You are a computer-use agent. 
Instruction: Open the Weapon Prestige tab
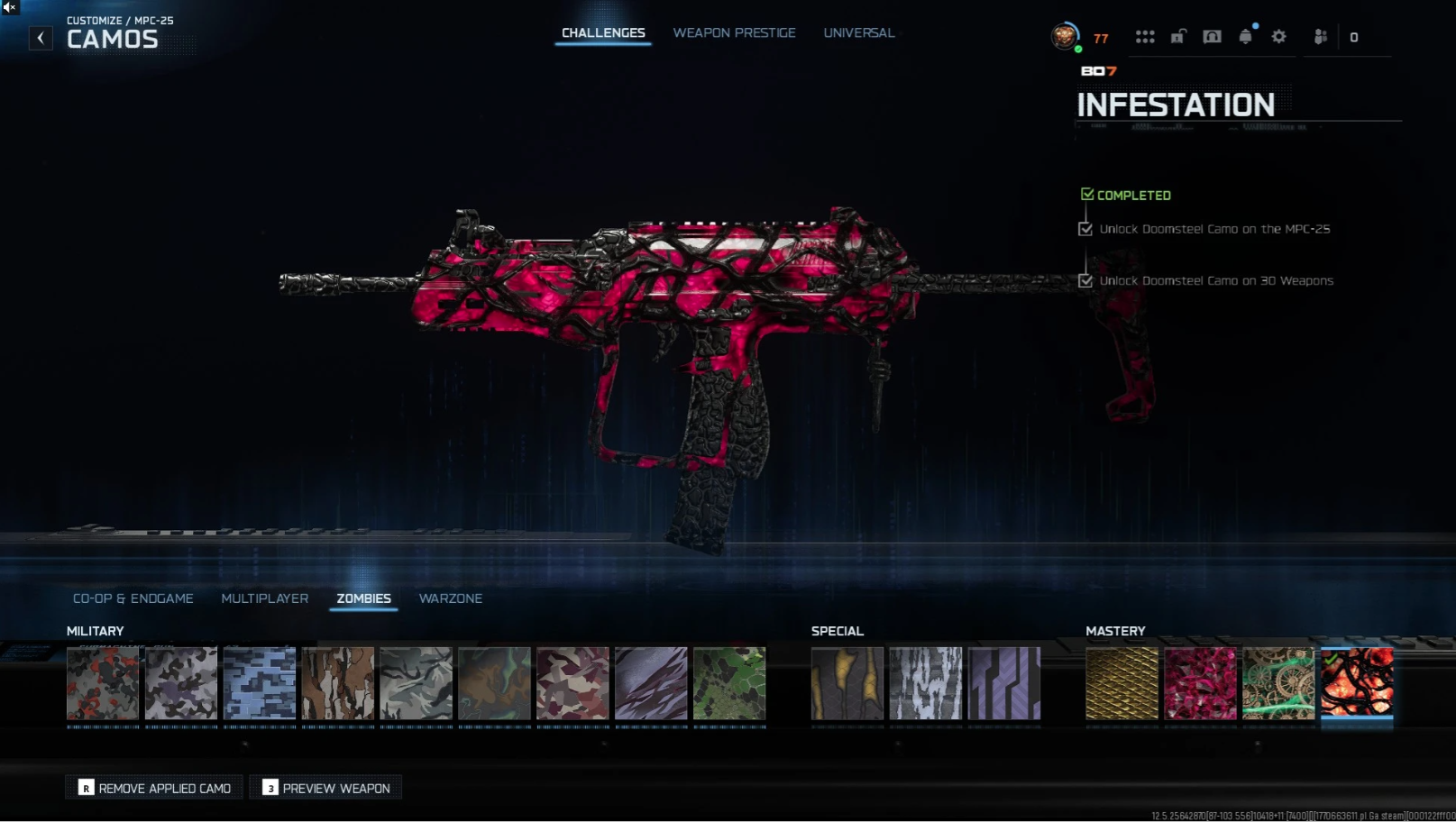pos(734,33)
